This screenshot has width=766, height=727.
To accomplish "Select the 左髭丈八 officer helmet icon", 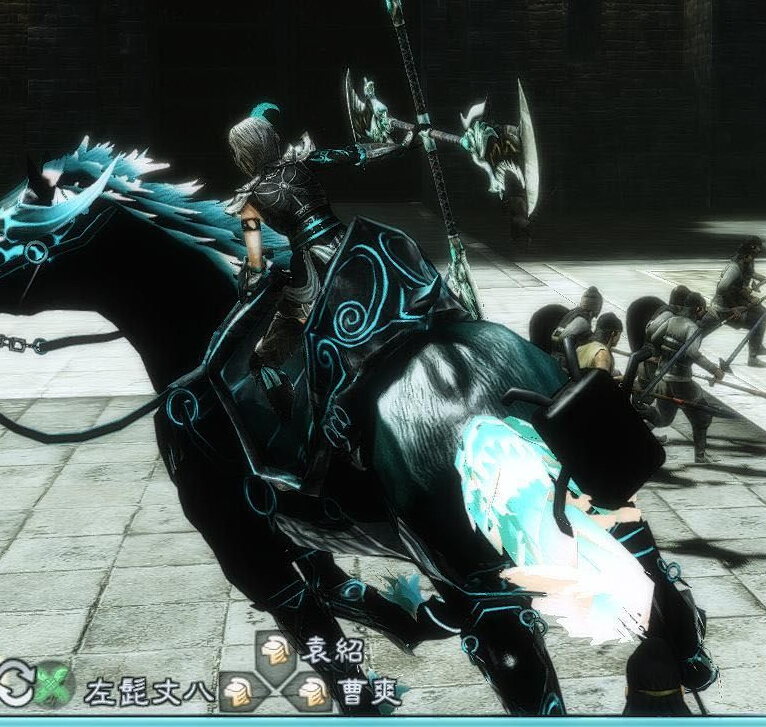I will [237, 689].
